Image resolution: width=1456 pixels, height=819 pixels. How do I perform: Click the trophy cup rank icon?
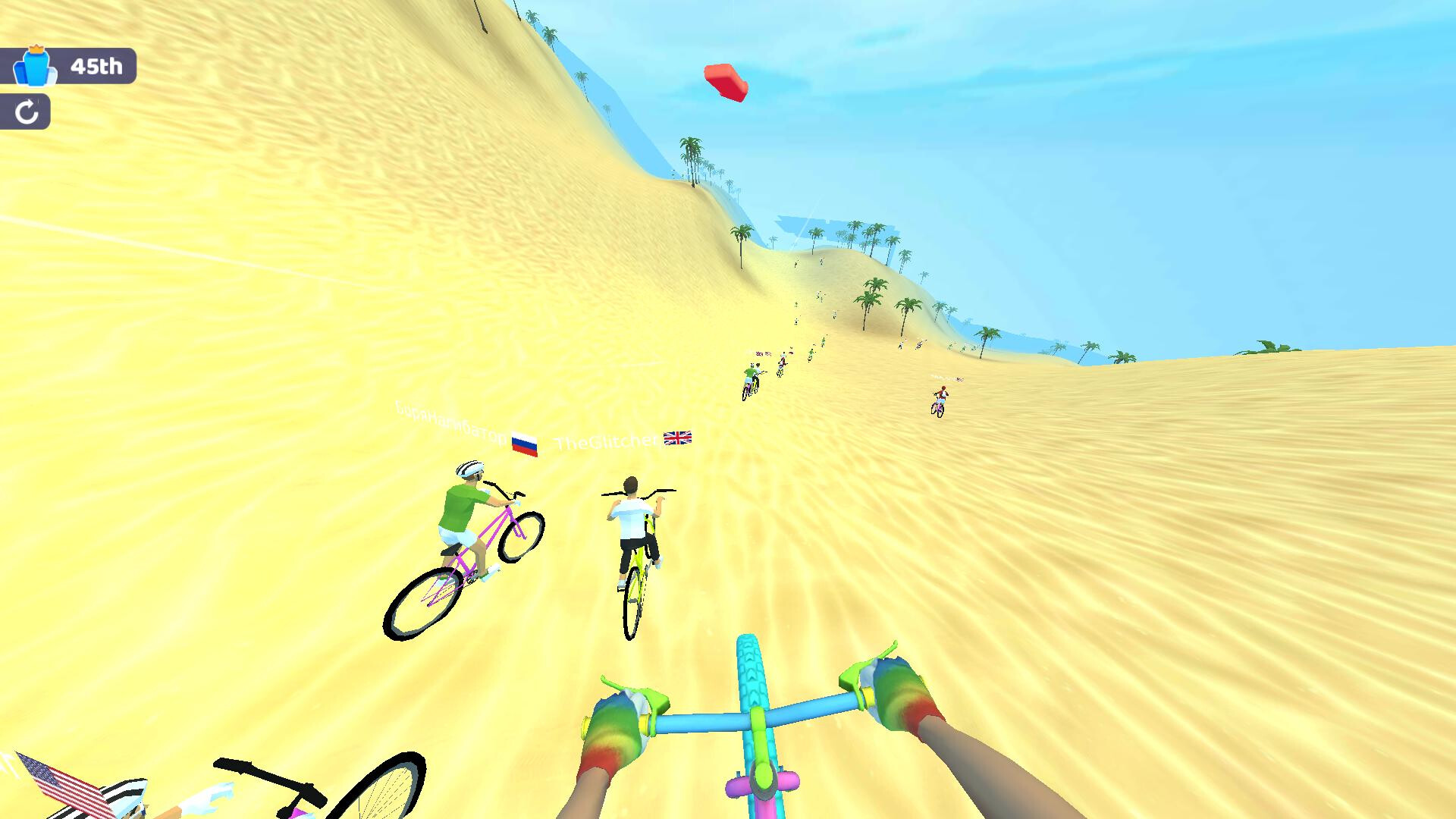click(36, 68)
